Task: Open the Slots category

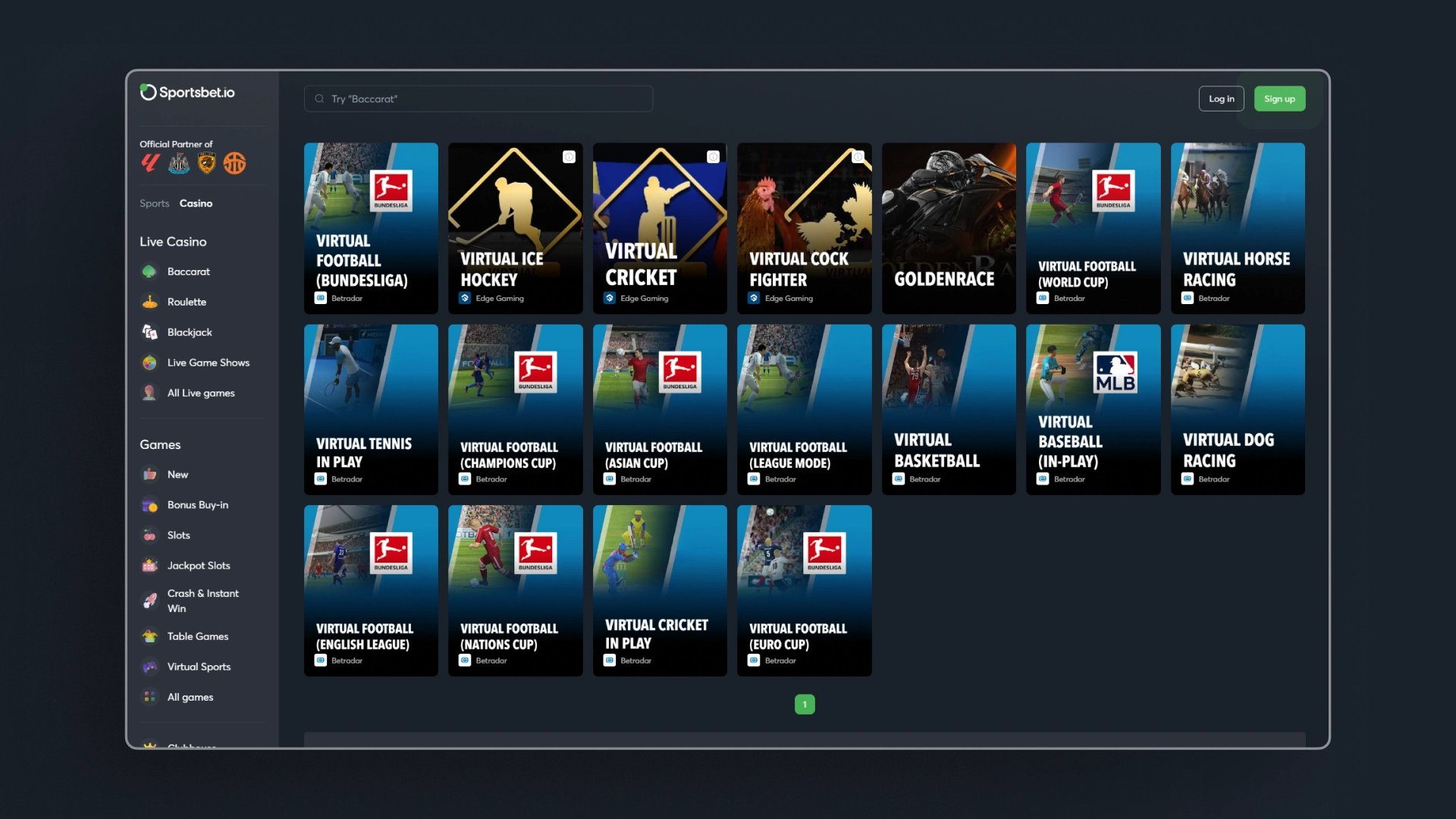Action: point(178,535)
